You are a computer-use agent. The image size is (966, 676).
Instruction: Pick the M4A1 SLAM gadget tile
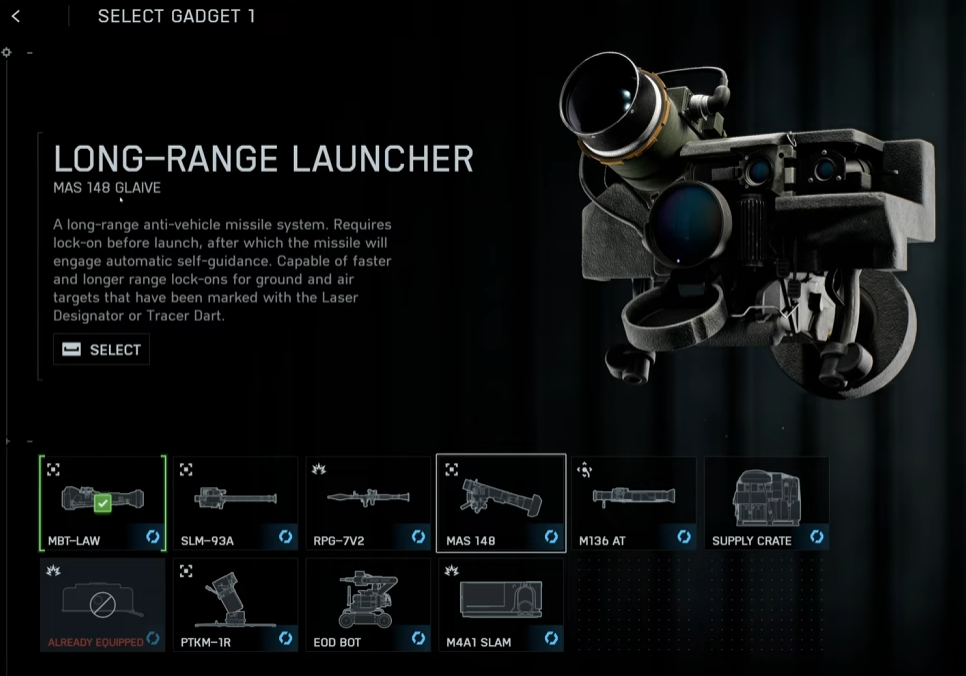[501, 605]
